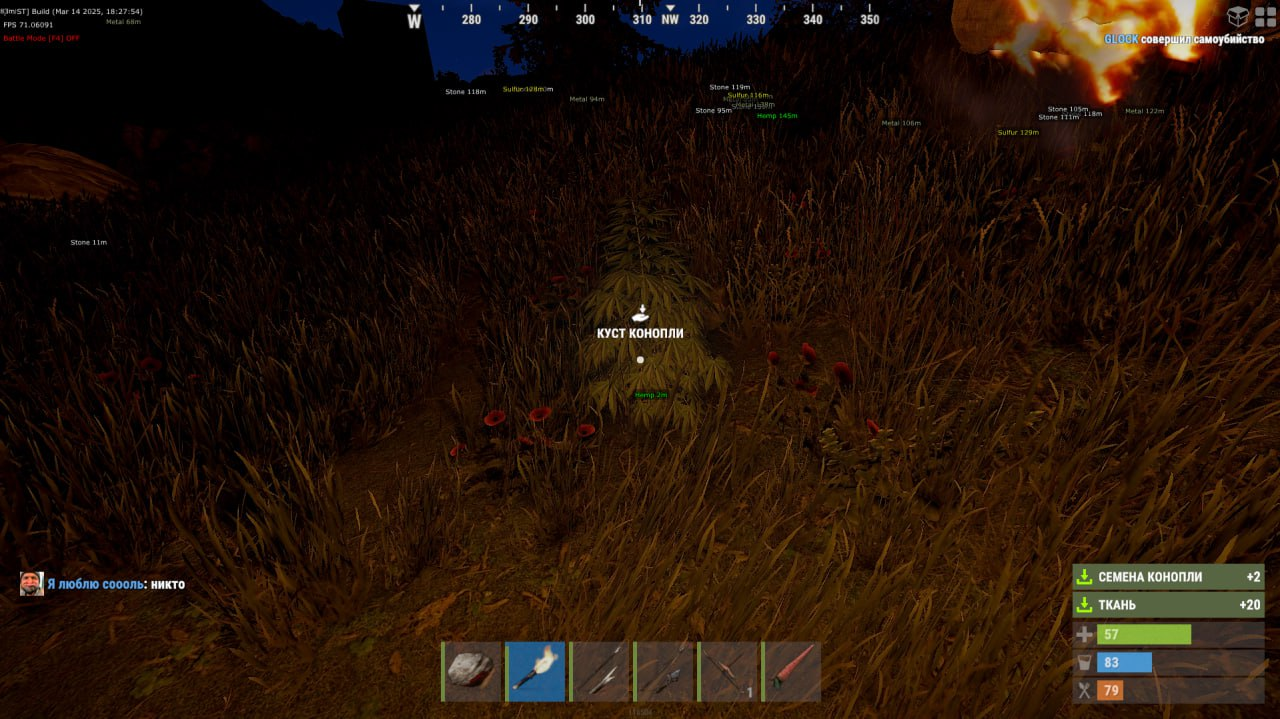1280x719 pixels.
Task: Choose the stone spear hotbar slot
Action: point(663,671)
